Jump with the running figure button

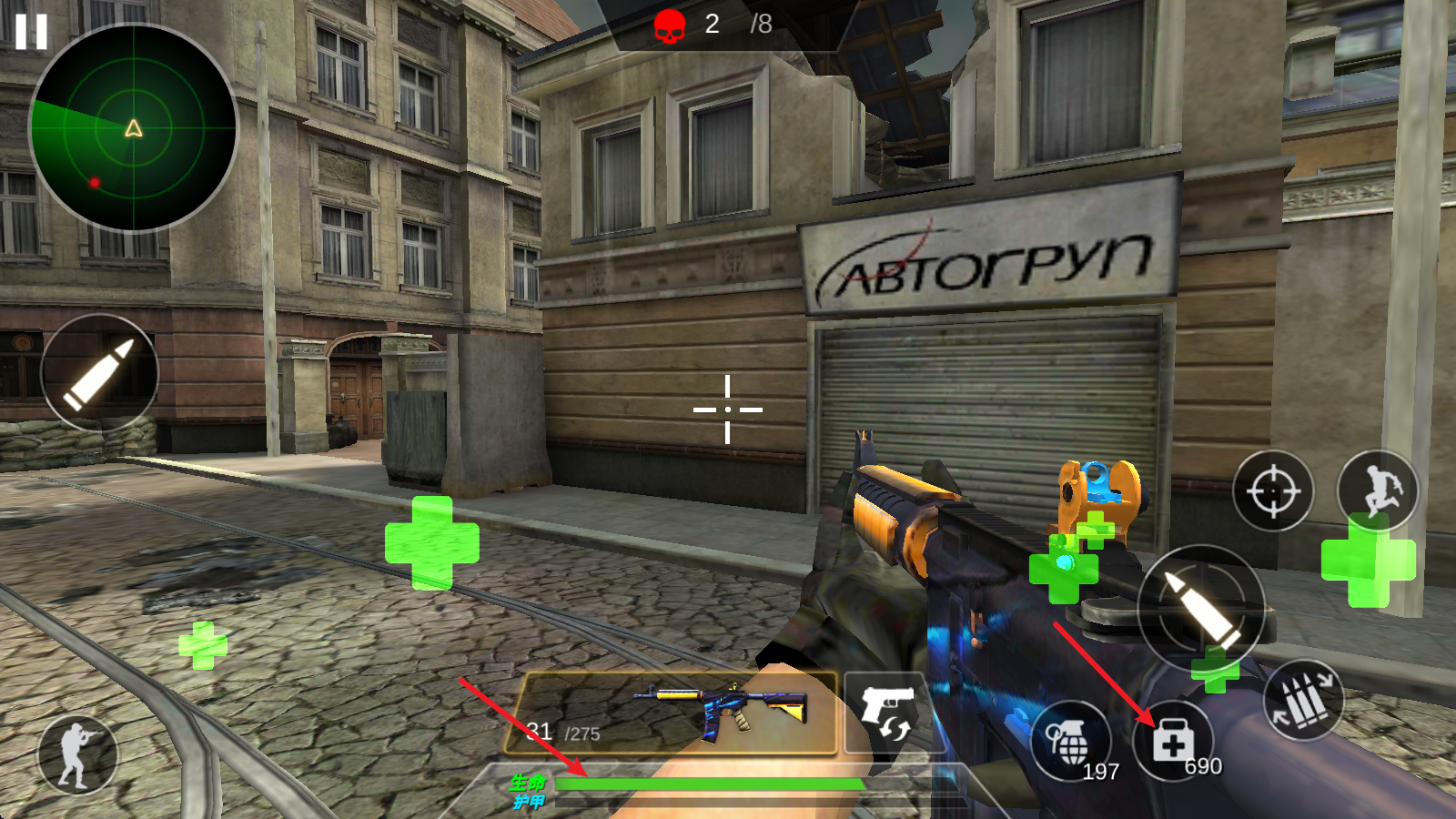[1377, 490]
